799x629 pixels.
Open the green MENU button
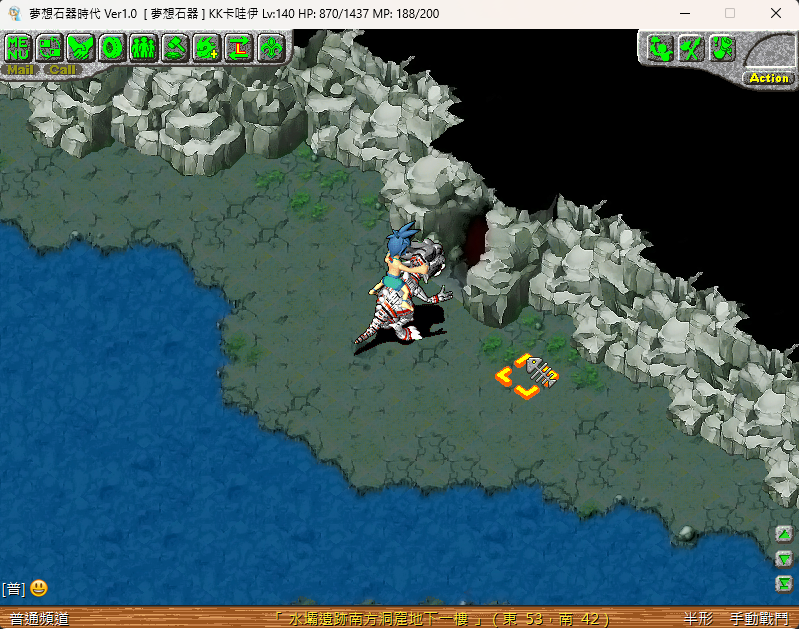(x=18, y=47)
